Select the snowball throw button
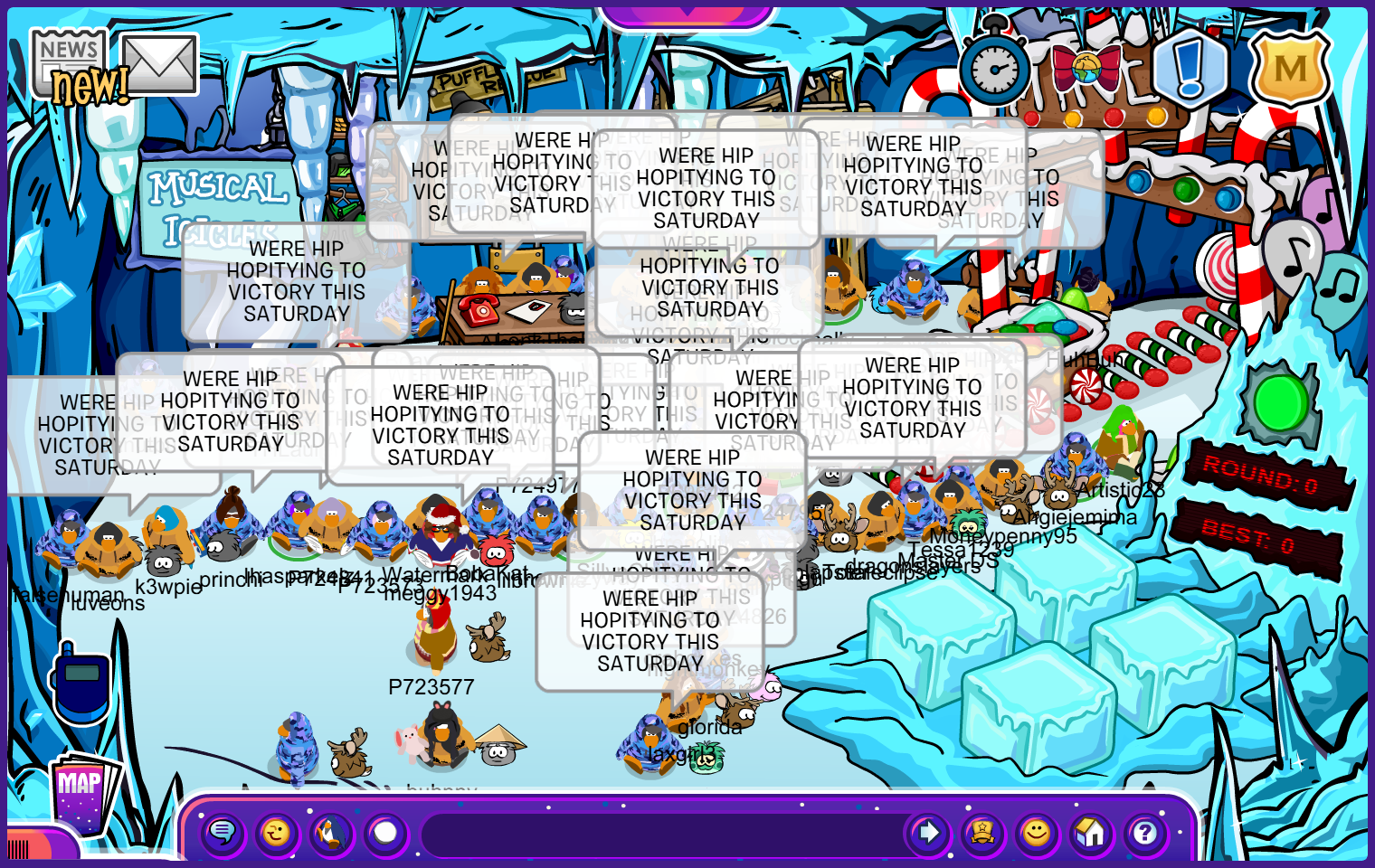The image size is (1375, 868). click(x=386, y=832)
